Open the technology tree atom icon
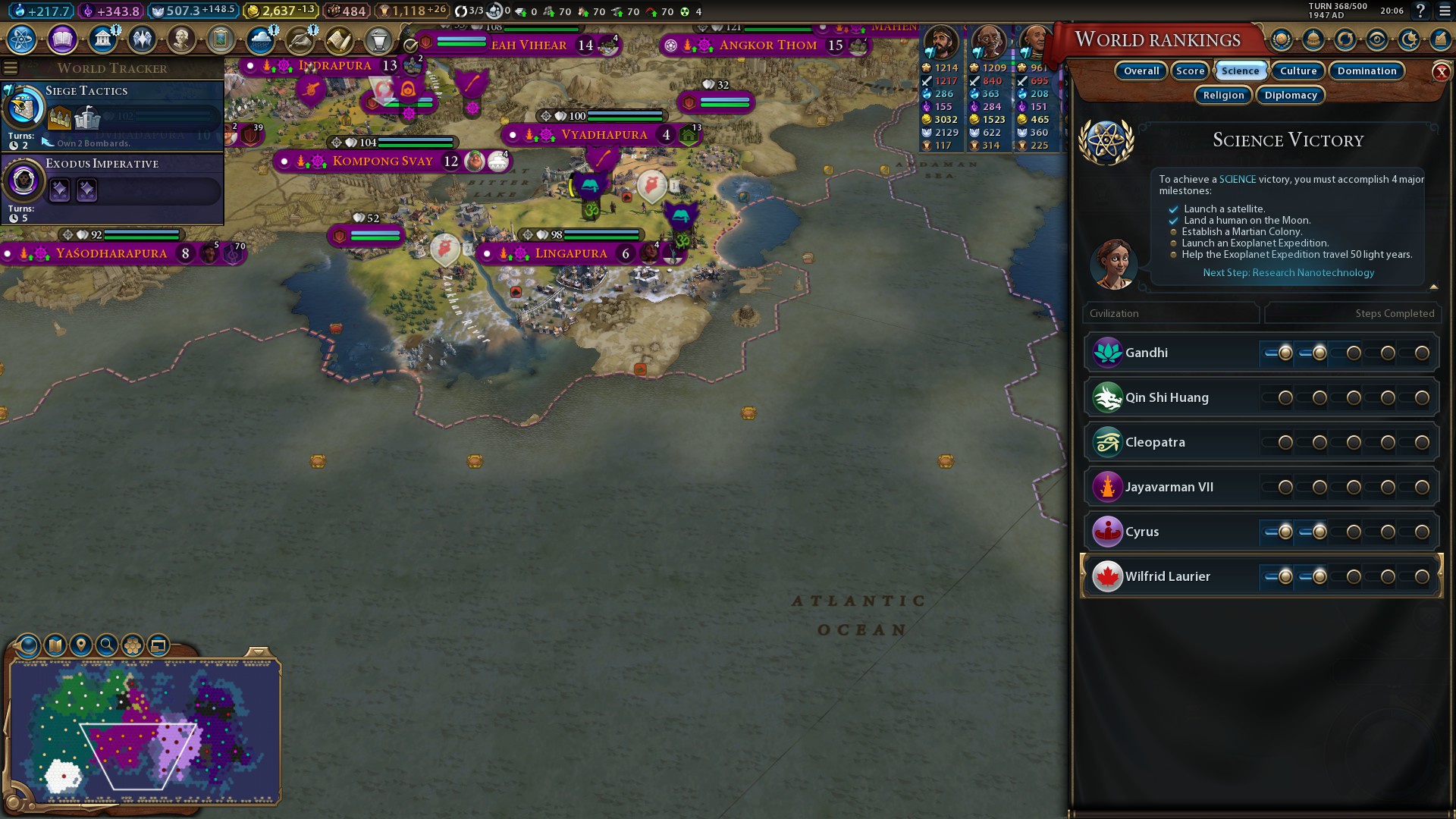 (x=22, y=39)
